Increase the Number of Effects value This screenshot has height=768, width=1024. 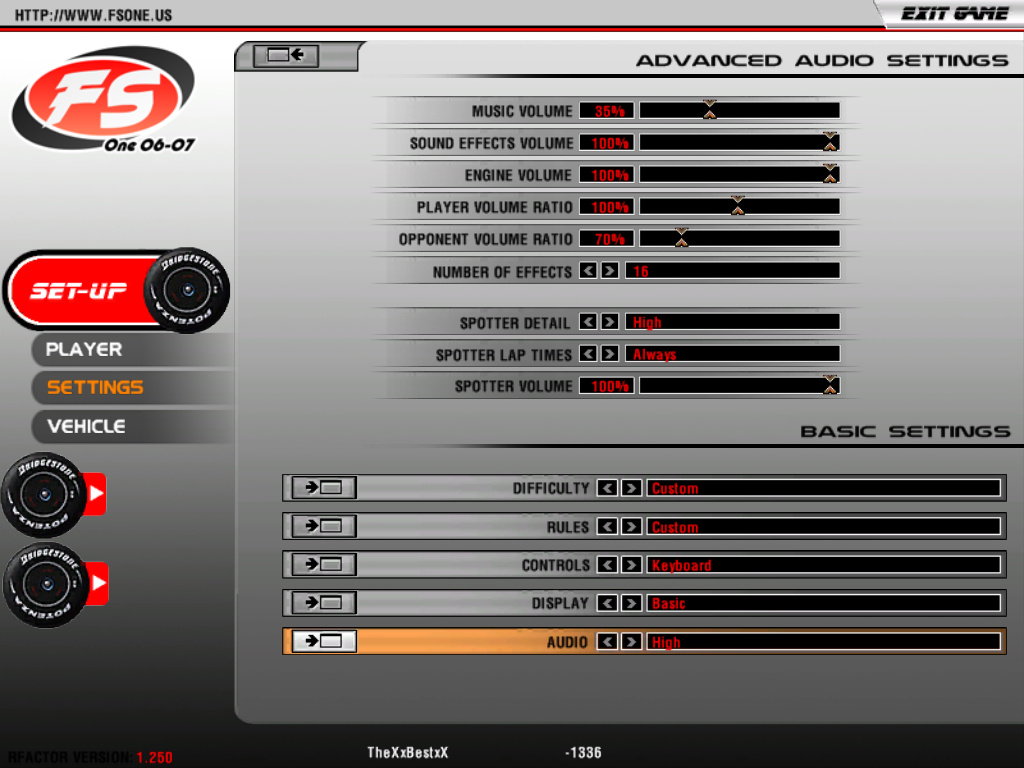click(609, 271)
